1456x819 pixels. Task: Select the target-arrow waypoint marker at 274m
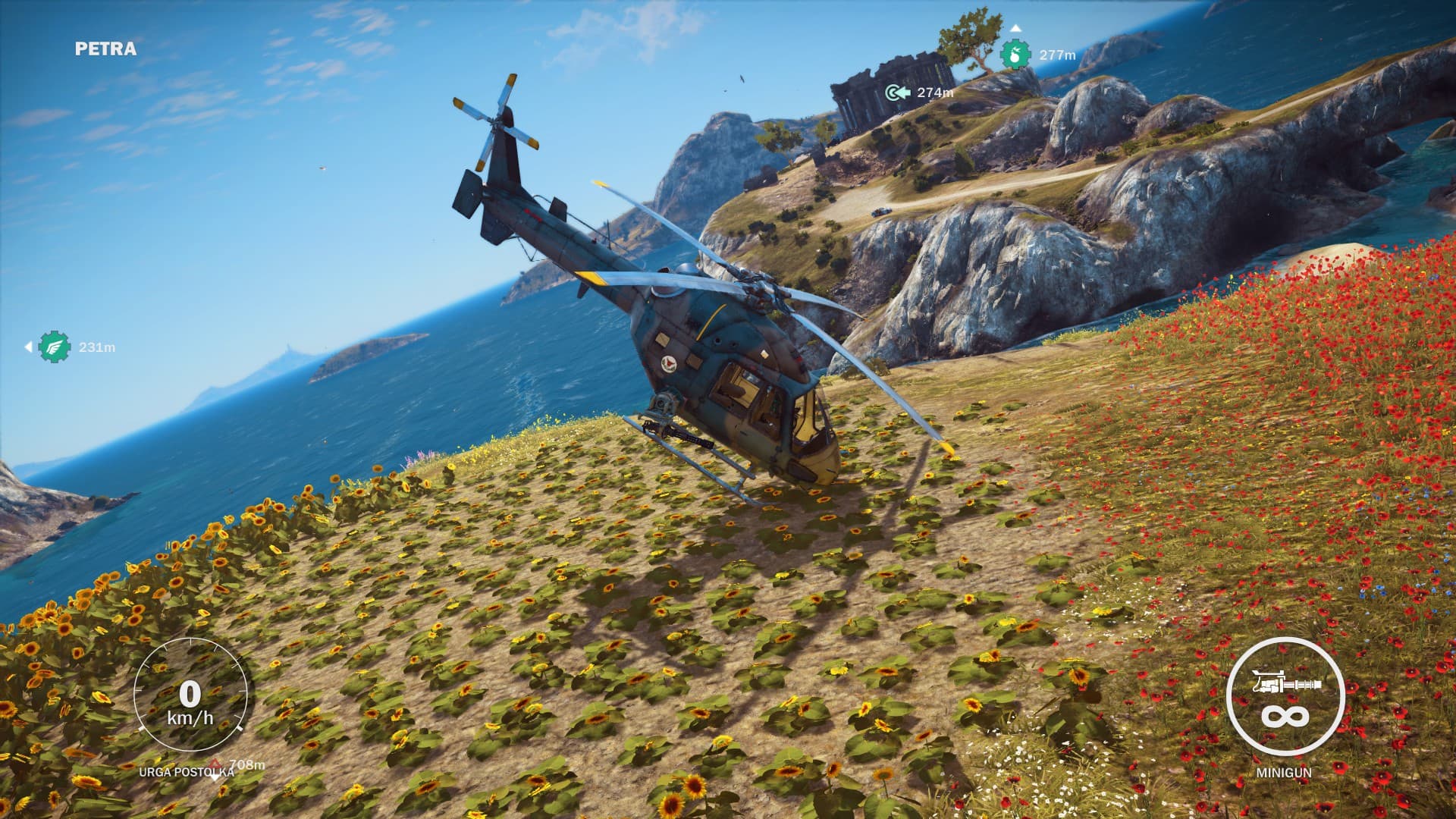coord(897,93)
